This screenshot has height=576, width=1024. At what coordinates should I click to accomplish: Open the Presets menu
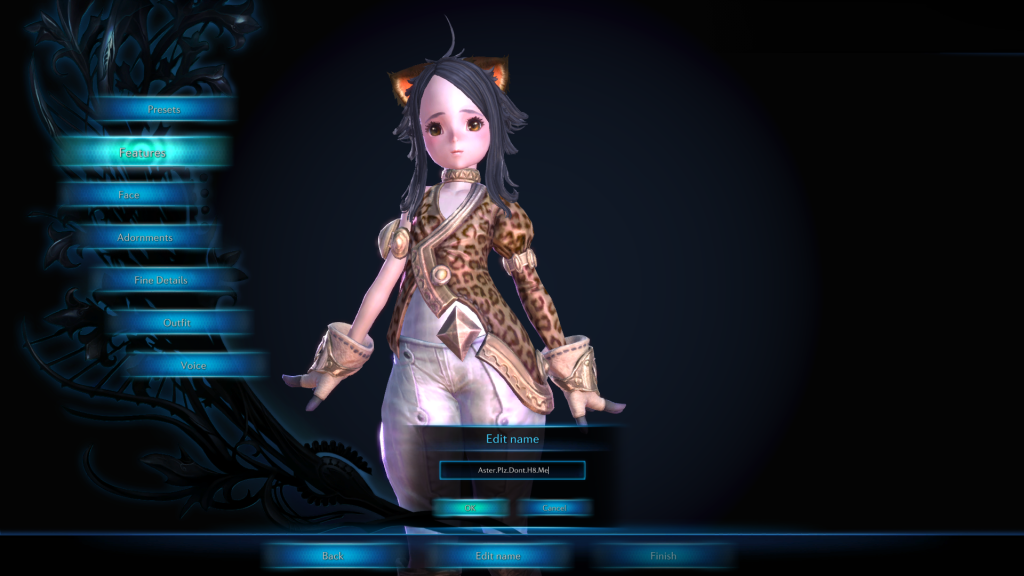click(164, 109)
